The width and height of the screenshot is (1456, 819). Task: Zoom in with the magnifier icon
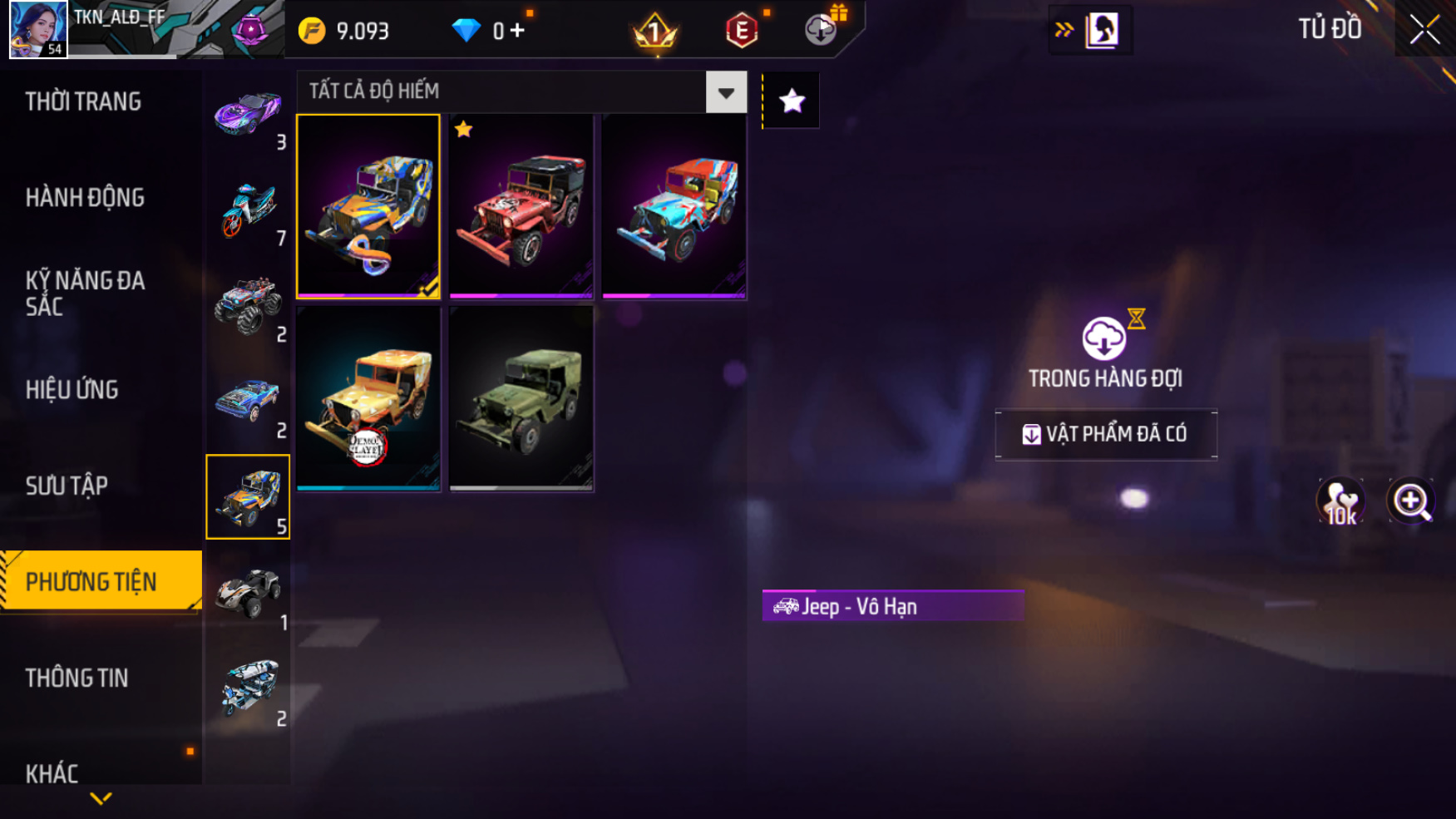(x=1411, y=501)
